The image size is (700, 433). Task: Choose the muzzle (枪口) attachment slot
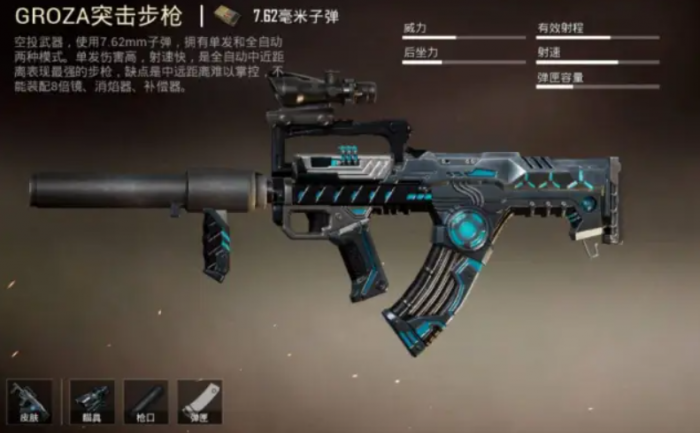click(x=146, y=400)
